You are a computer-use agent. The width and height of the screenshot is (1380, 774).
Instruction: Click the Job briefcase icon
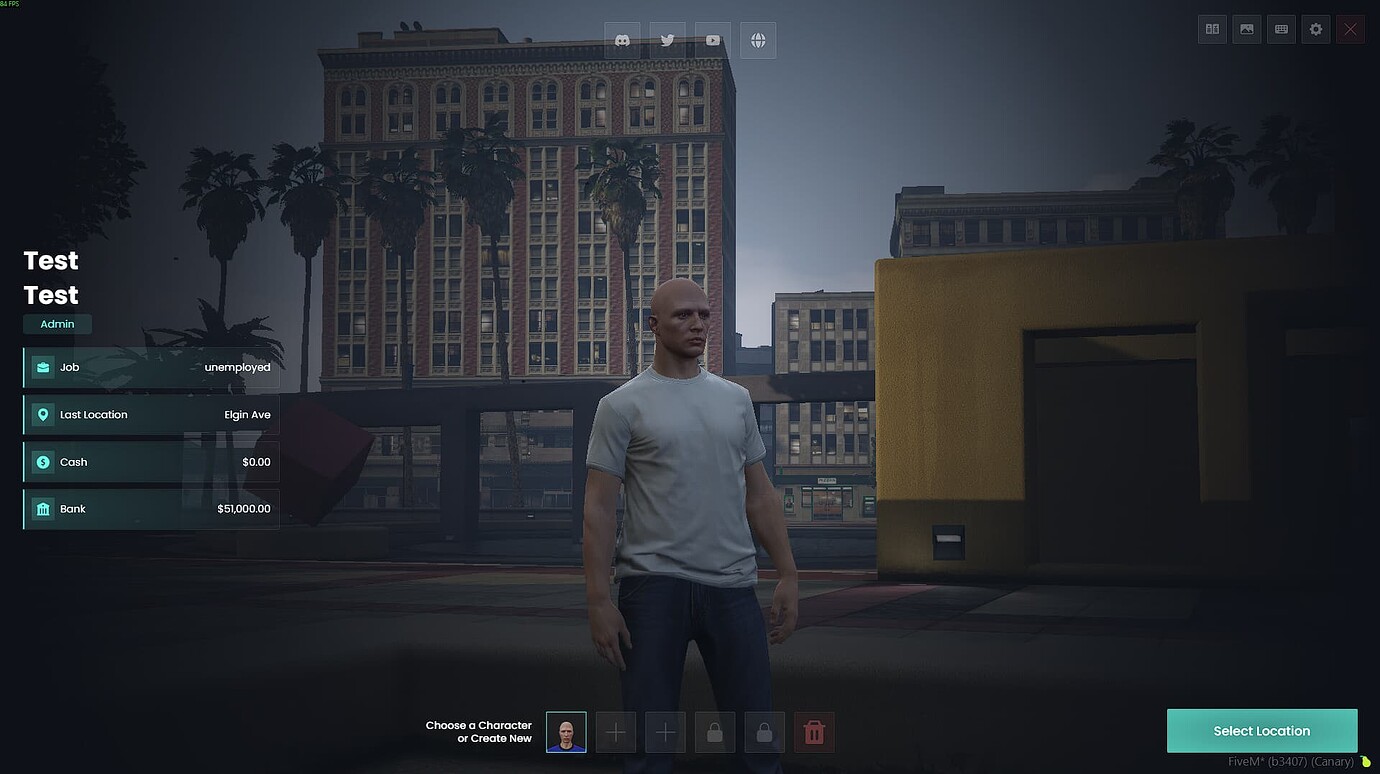tap(43, 367)
